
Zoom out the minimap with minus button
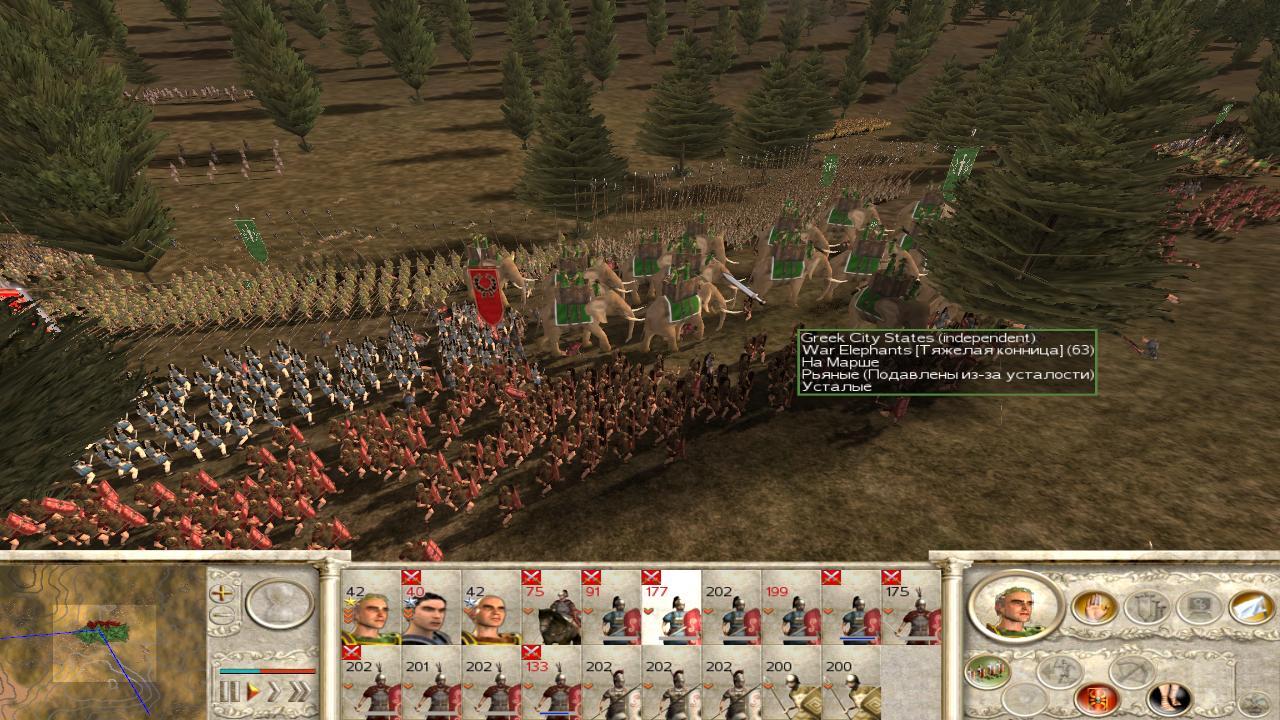pyautogui.click(x=221, y=615)
